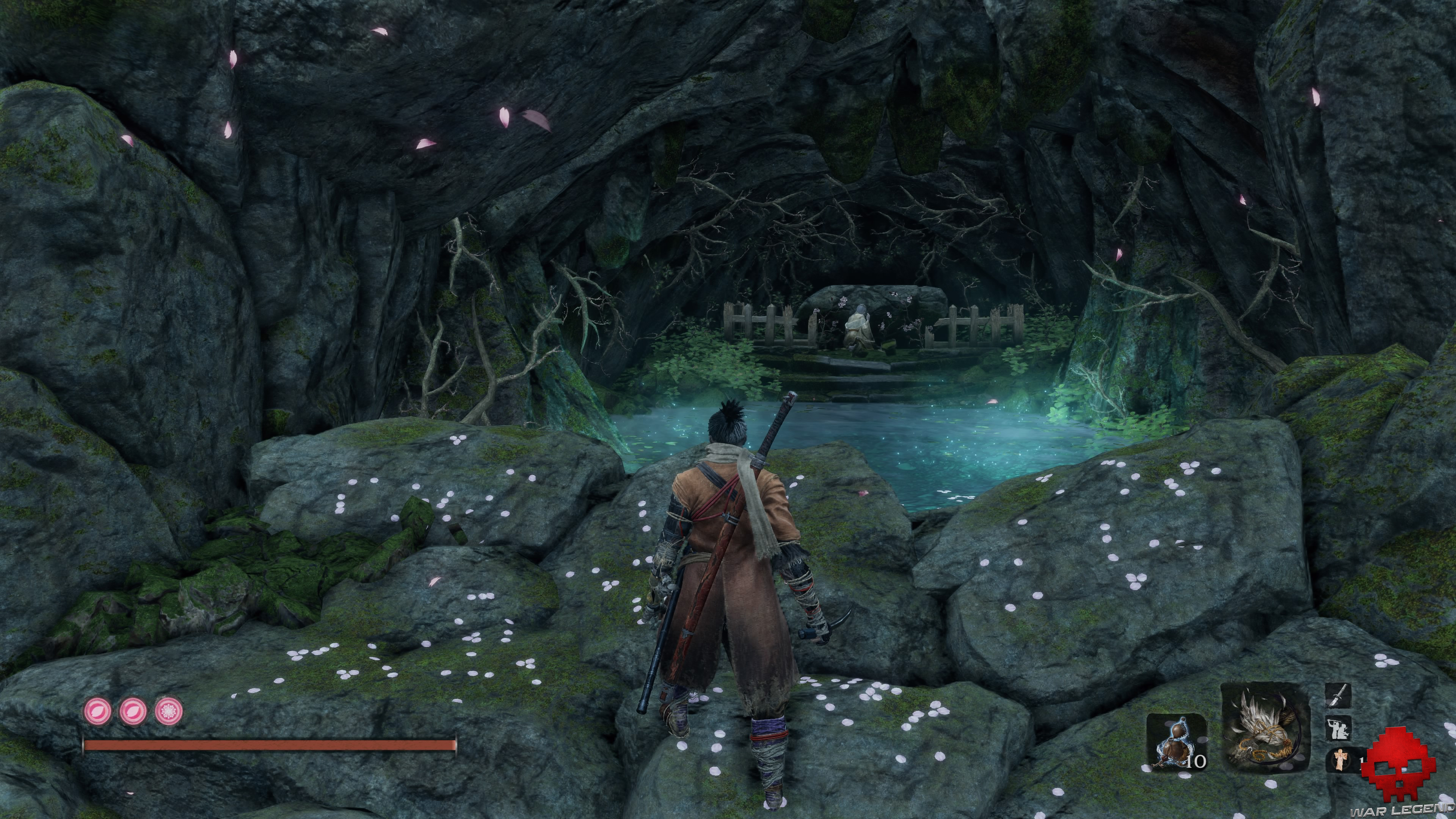This screenshot has width=1456, height=819.
Task: Click the flower-patterned resurrection node
Action: (168, 711)
